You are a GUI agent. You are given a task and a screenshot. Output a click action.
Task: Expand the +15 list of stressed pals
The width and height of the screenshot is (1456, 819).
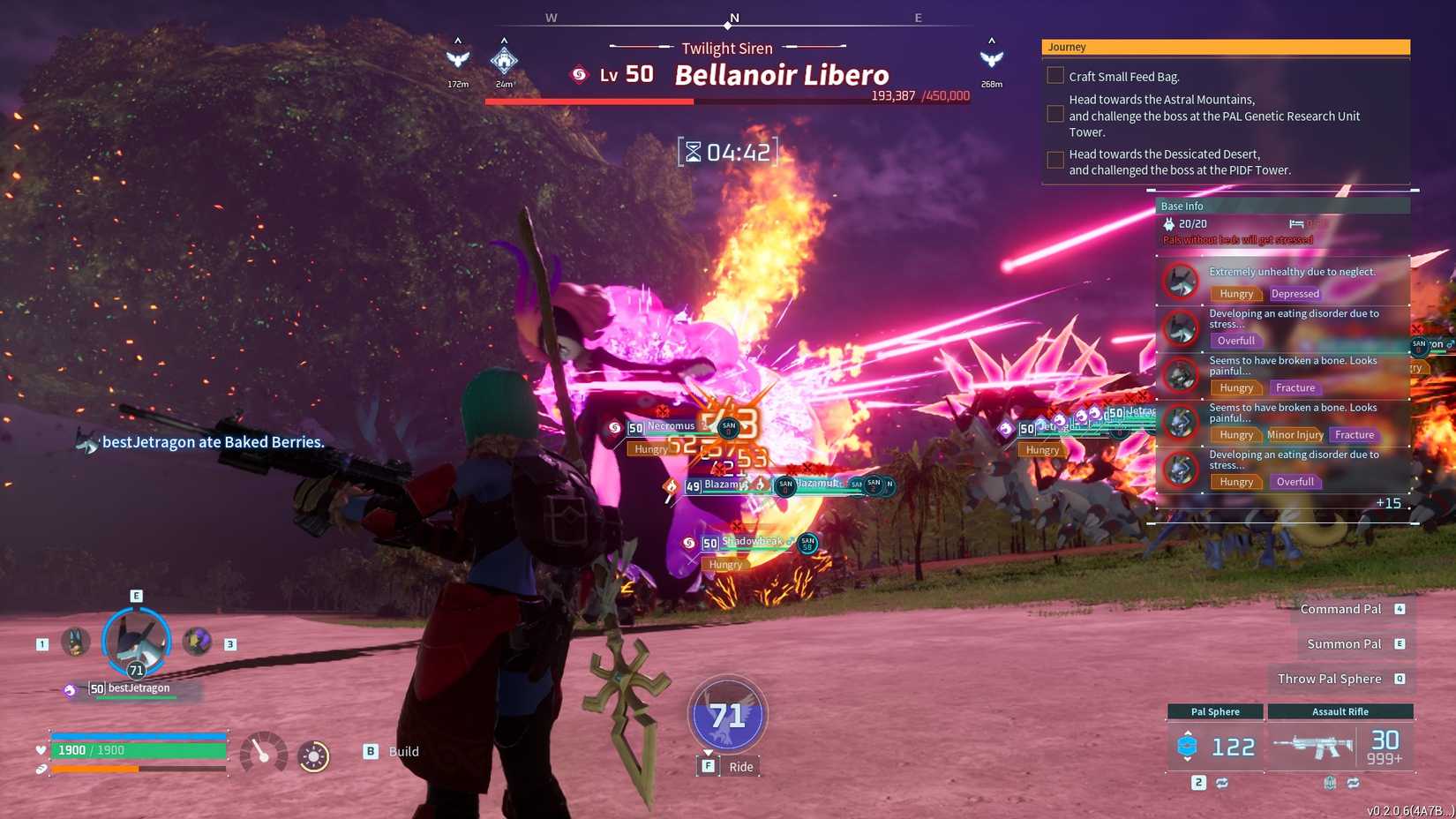[x=1389, y=502]
